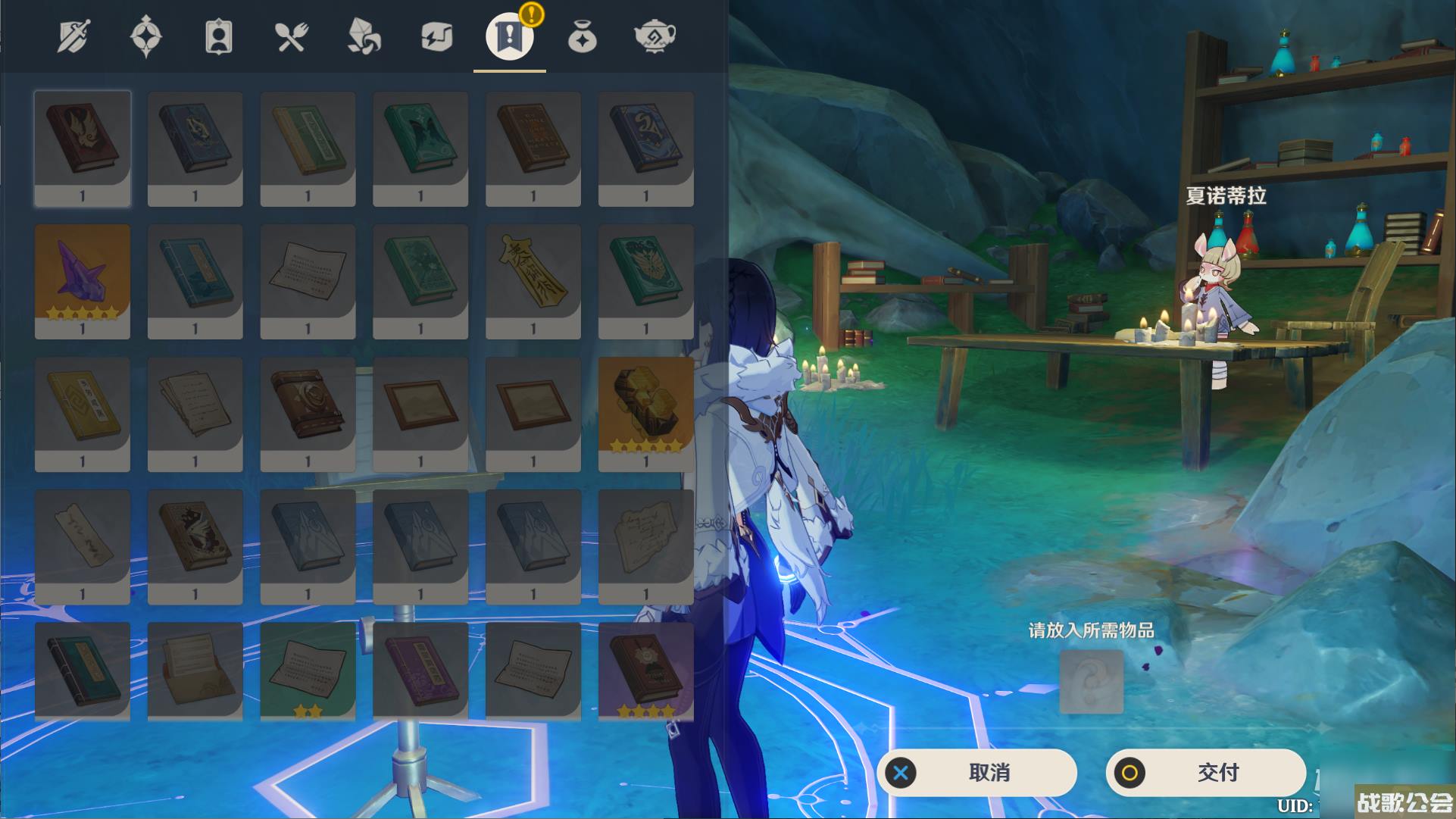Screen dimensions: 1456x819
Task: Select the quest items tab
Action: (x=509, y=36)
